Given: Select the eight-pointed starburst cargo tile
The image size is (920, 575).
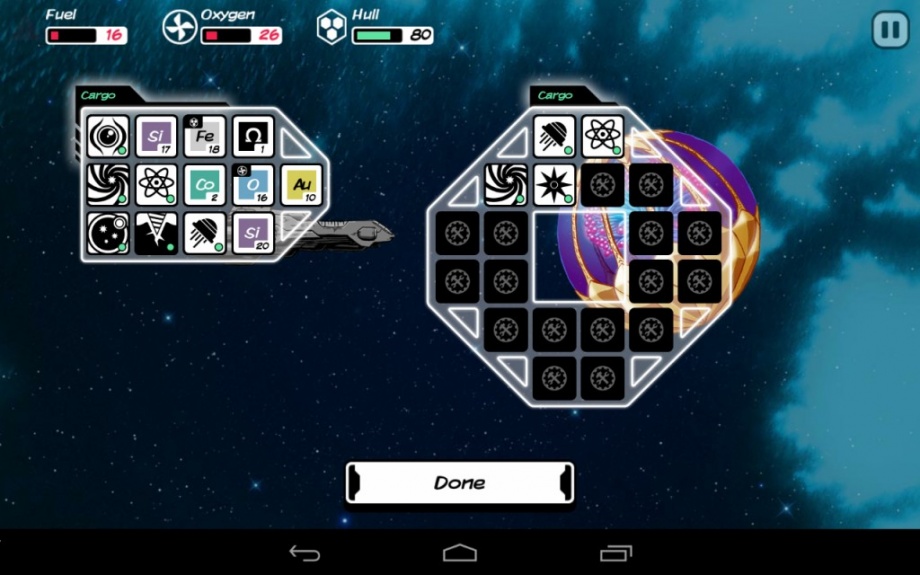Looking at the screenshot, I should [x=554, y=185].
